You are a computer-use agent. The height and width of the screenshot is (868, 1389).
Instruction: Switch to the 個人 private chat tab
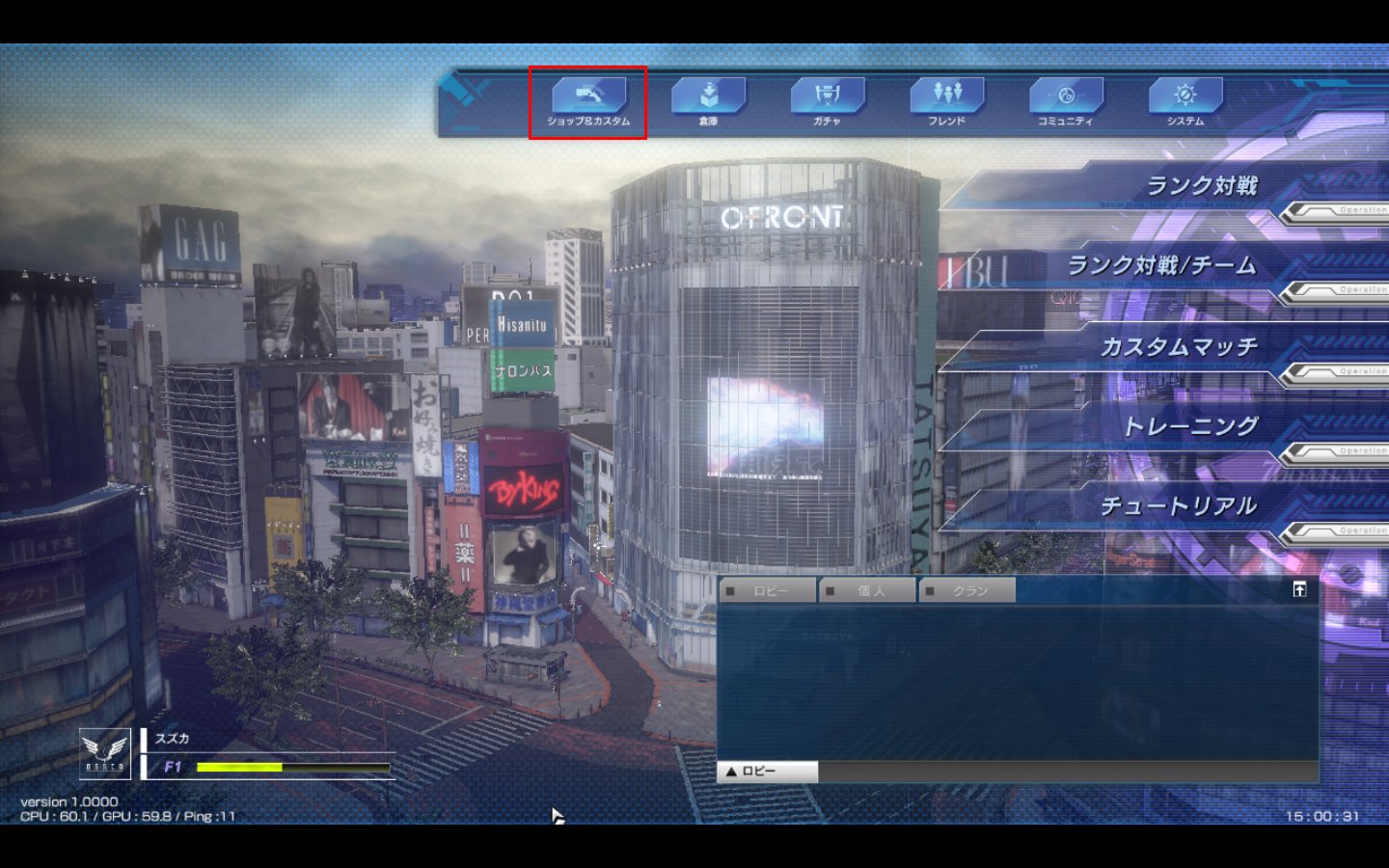click(x=869, y=590)
